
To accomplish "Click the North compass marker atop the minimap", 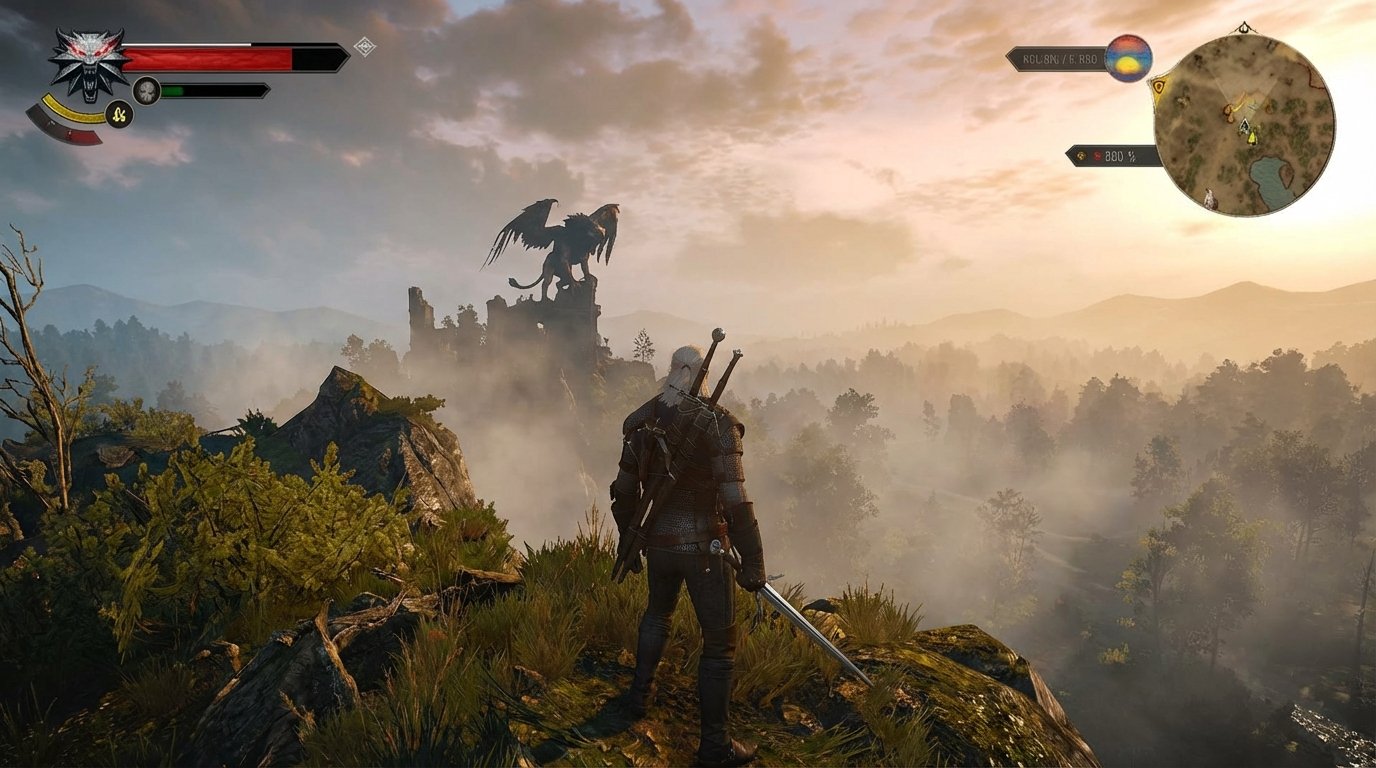I will coord(1243,27).
